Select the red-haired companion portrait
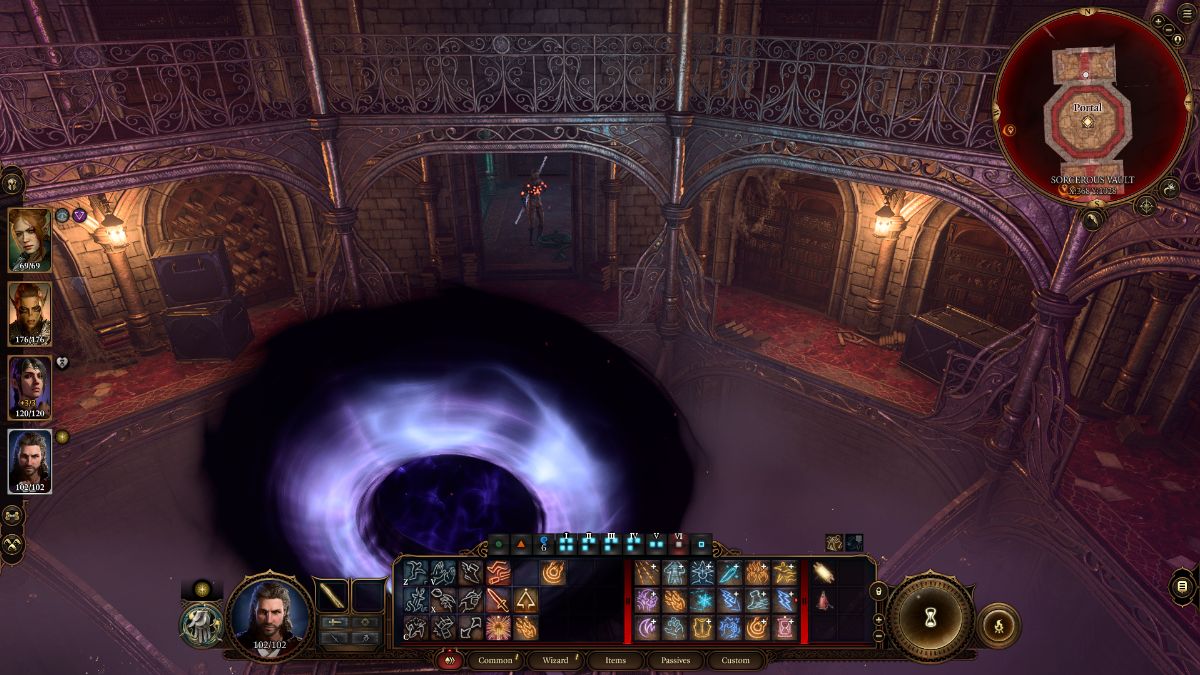Viewport: 1200px width, 675px height. [30, 239]
